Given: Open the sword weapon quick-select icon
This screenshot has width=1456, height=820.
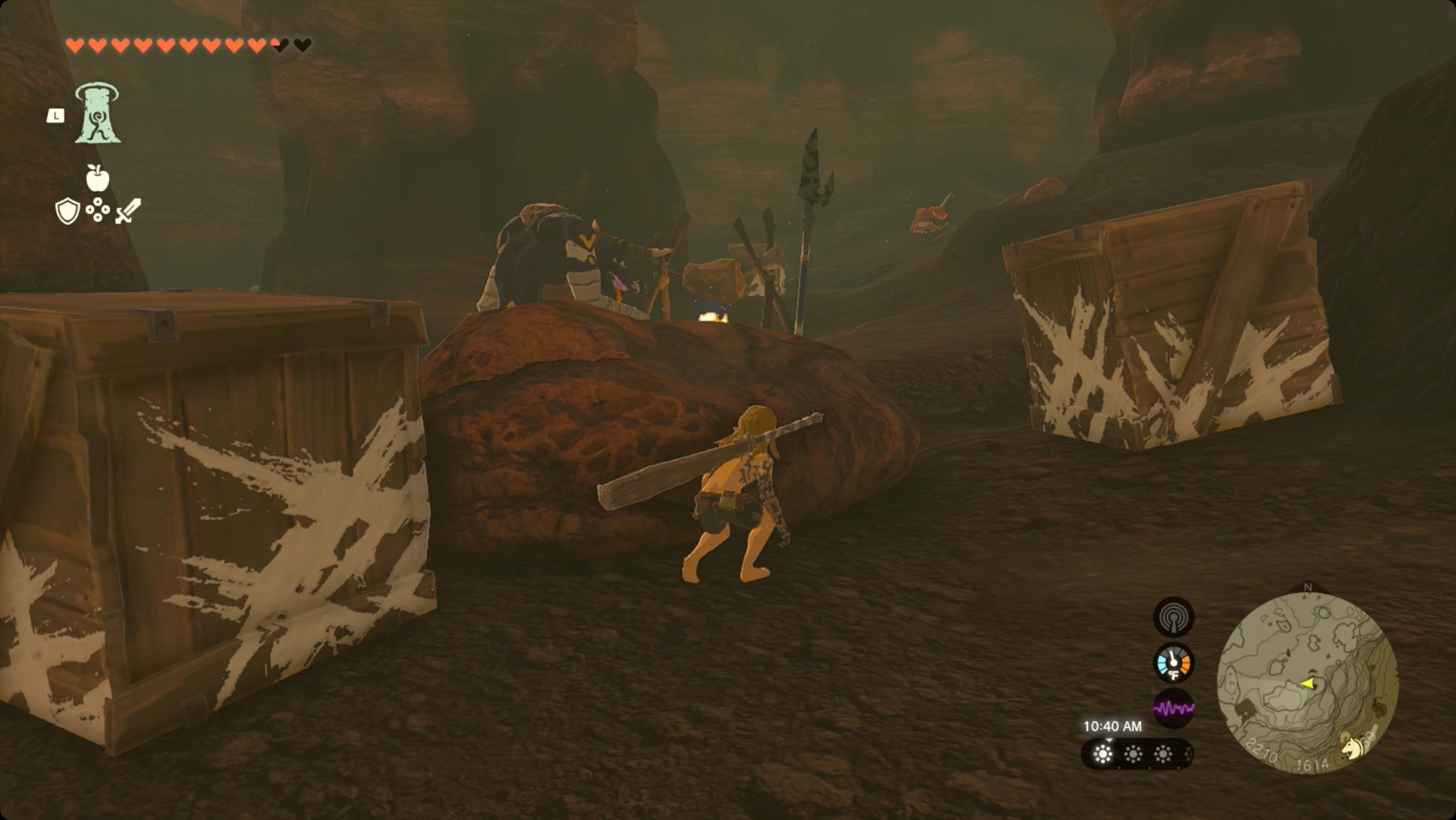Looking at the screenshot, I should point(129,211).
